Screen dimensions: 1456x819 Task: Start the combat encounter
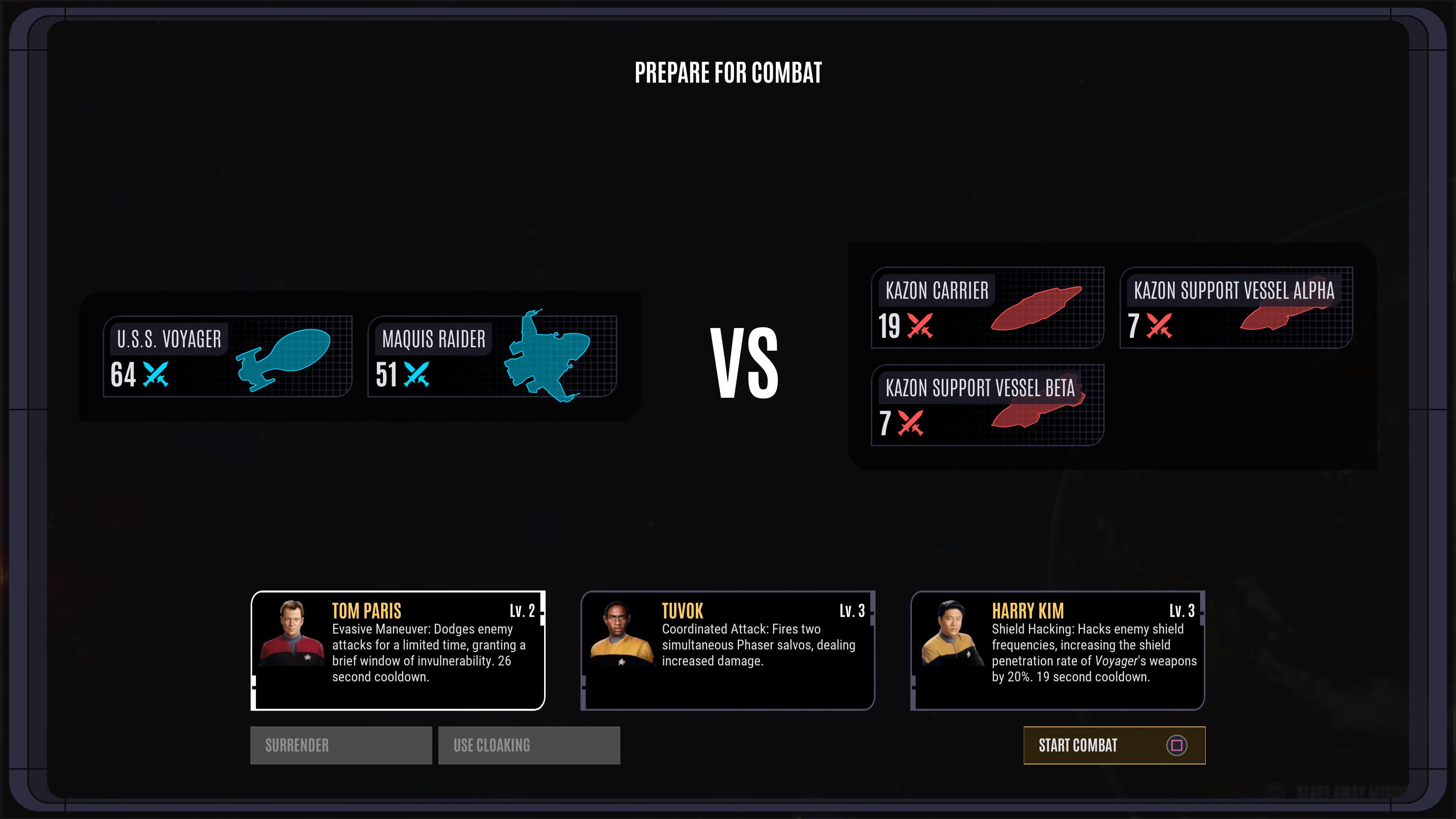point(1114,745)
